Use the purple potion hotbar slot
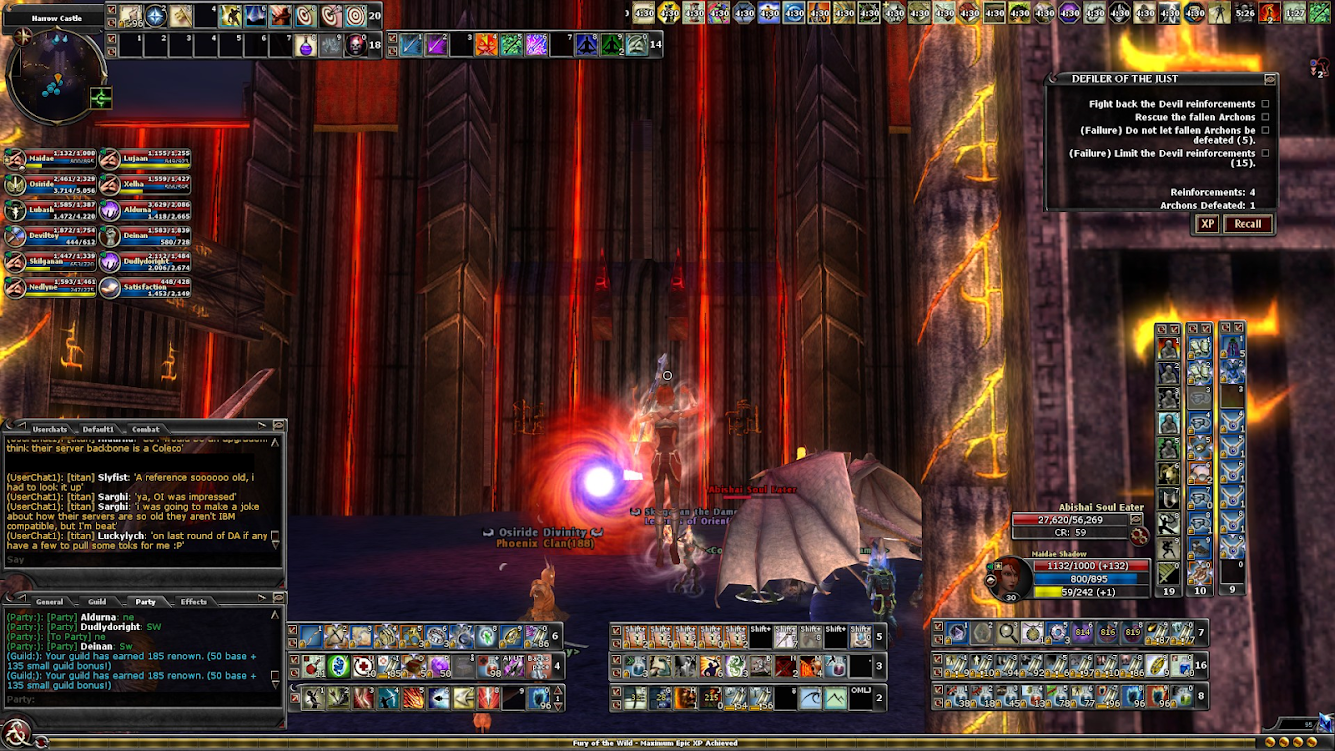This screenshot has height=751, width=1335. pyautogui.click(x=306, y=45)
